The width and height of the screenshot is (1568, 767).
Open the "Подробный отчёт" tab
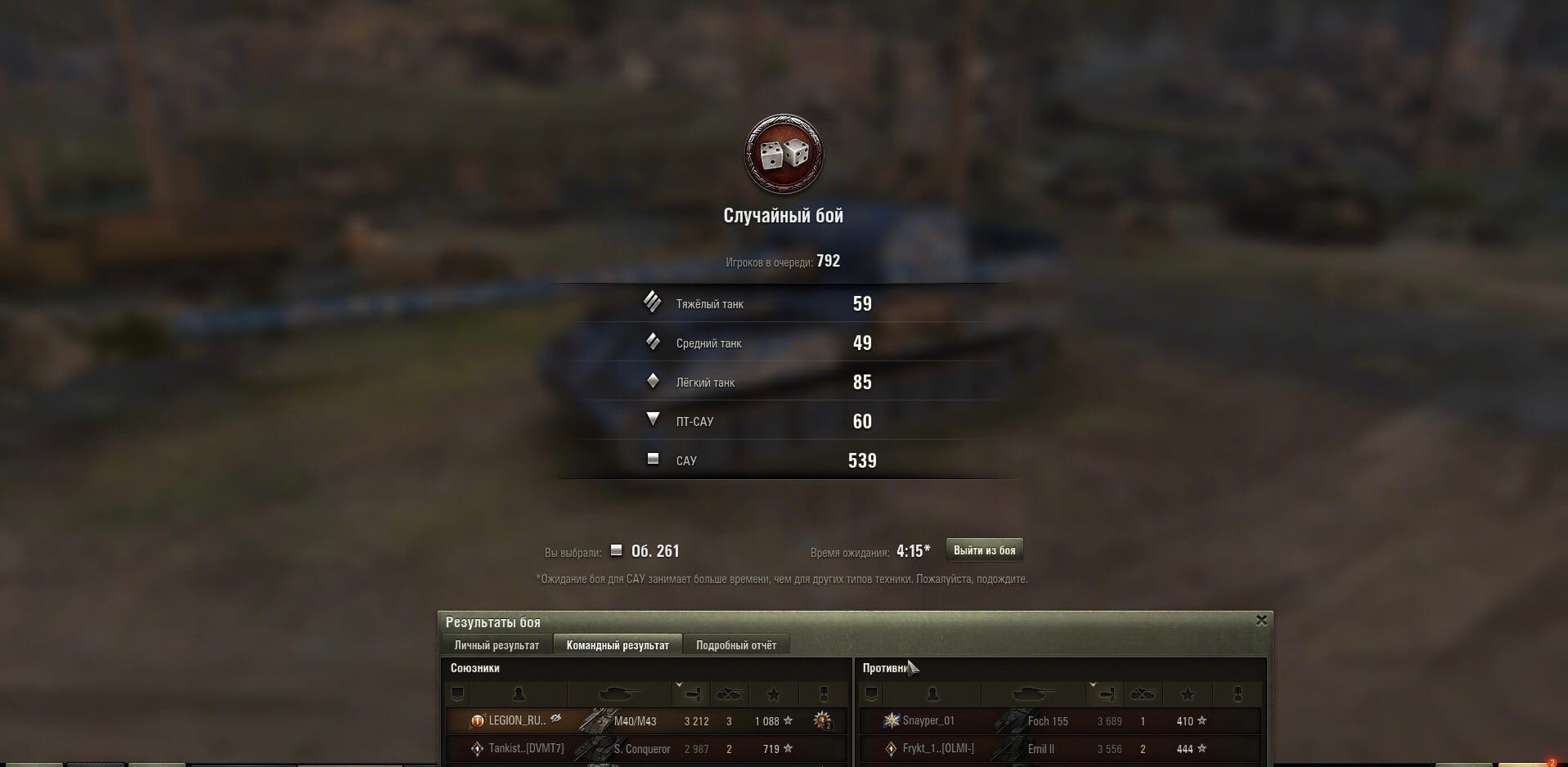736,645
